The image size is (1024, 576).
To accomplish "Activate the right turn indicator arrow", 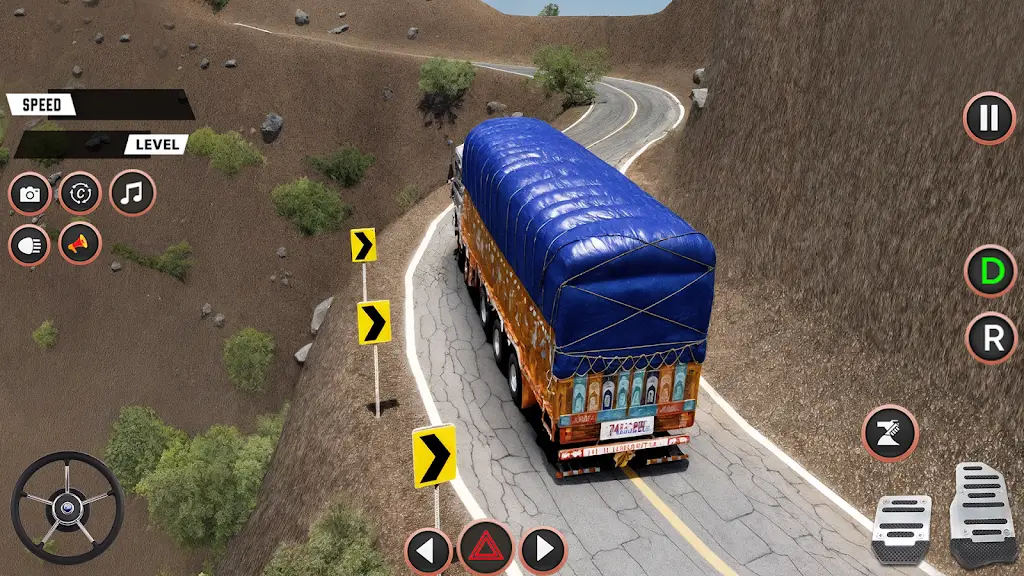I will pyautogui.click(x=543, y=549).
